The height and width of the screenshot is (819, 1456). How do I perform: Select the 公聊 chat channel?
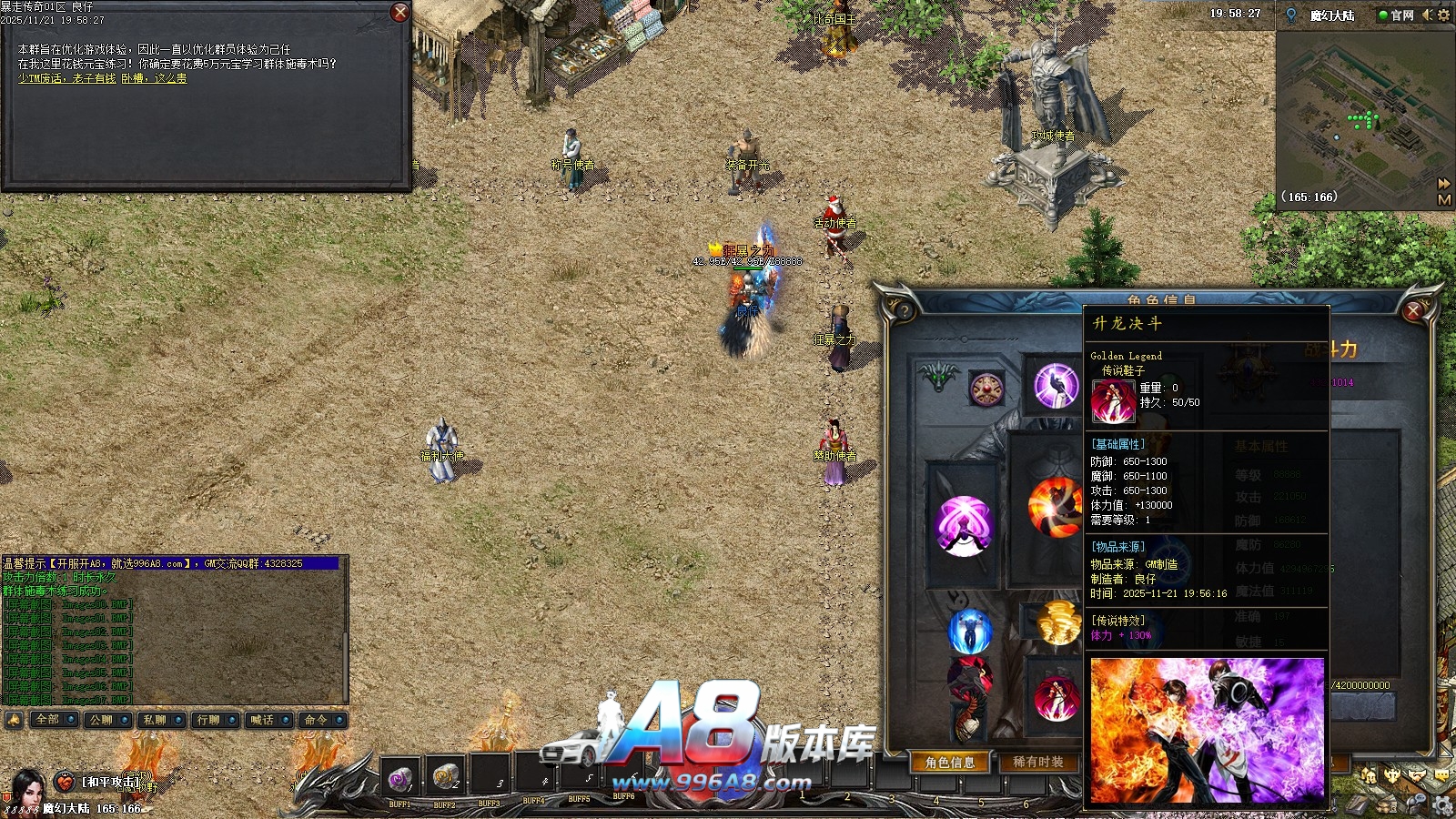tap(102, 720)
